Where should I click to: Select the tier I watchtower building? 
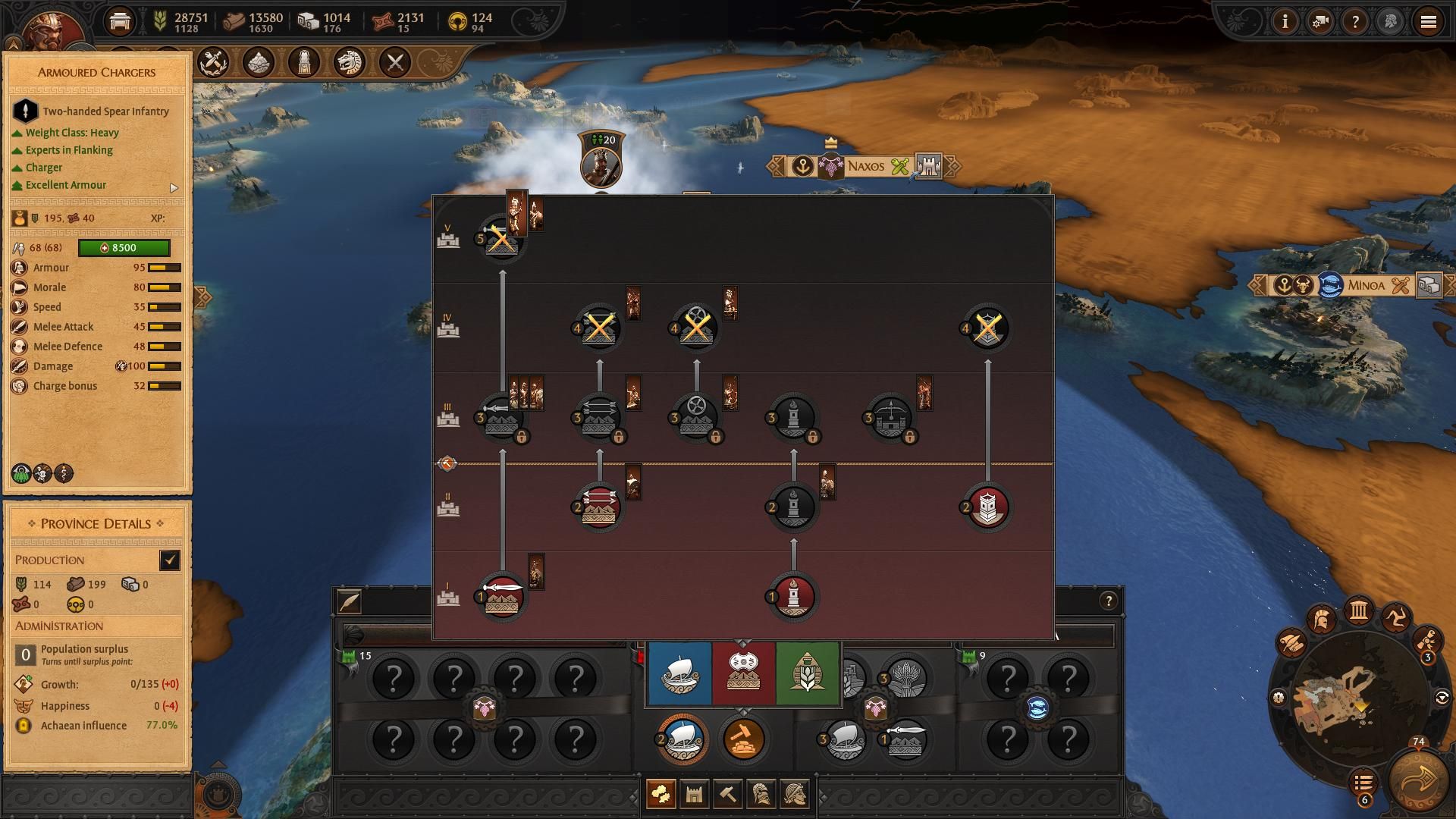793,597
